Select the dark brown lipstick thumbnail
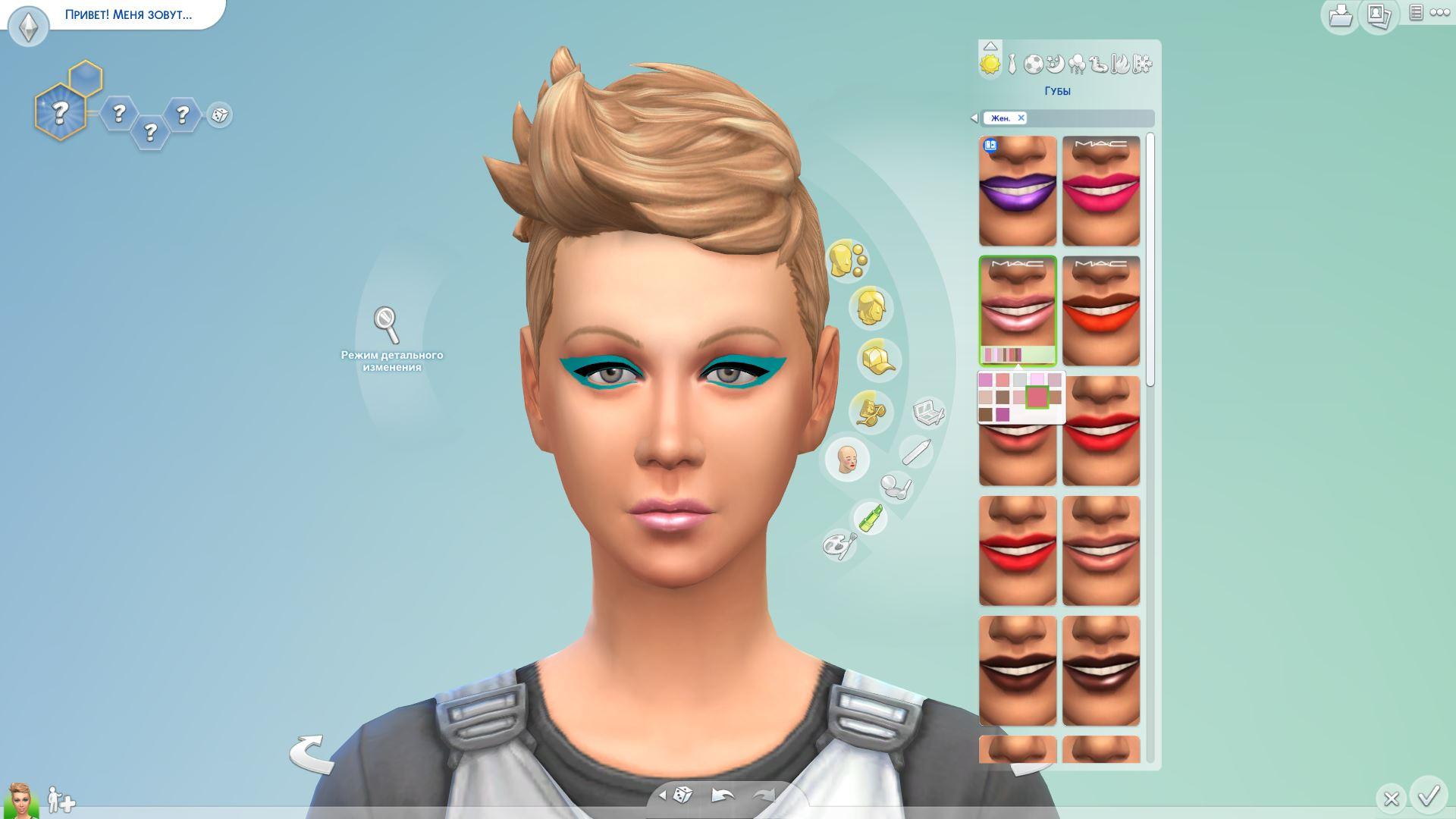Screen dimensions: 1456x819 [1017, 670]
